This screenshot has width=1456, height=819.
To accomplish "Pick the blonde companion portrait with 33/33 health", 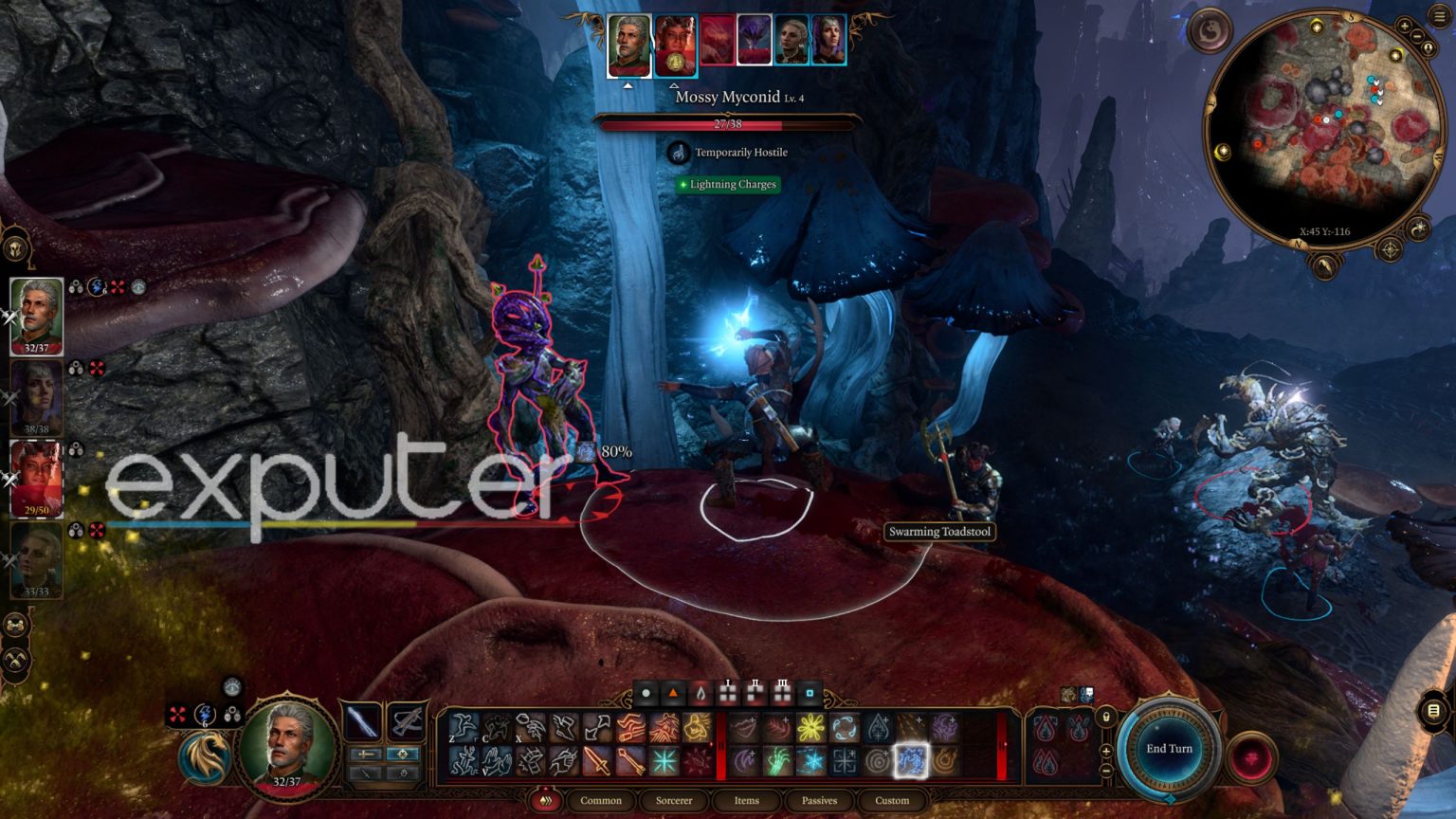I will pyautogui.click(x=36, y=560).
